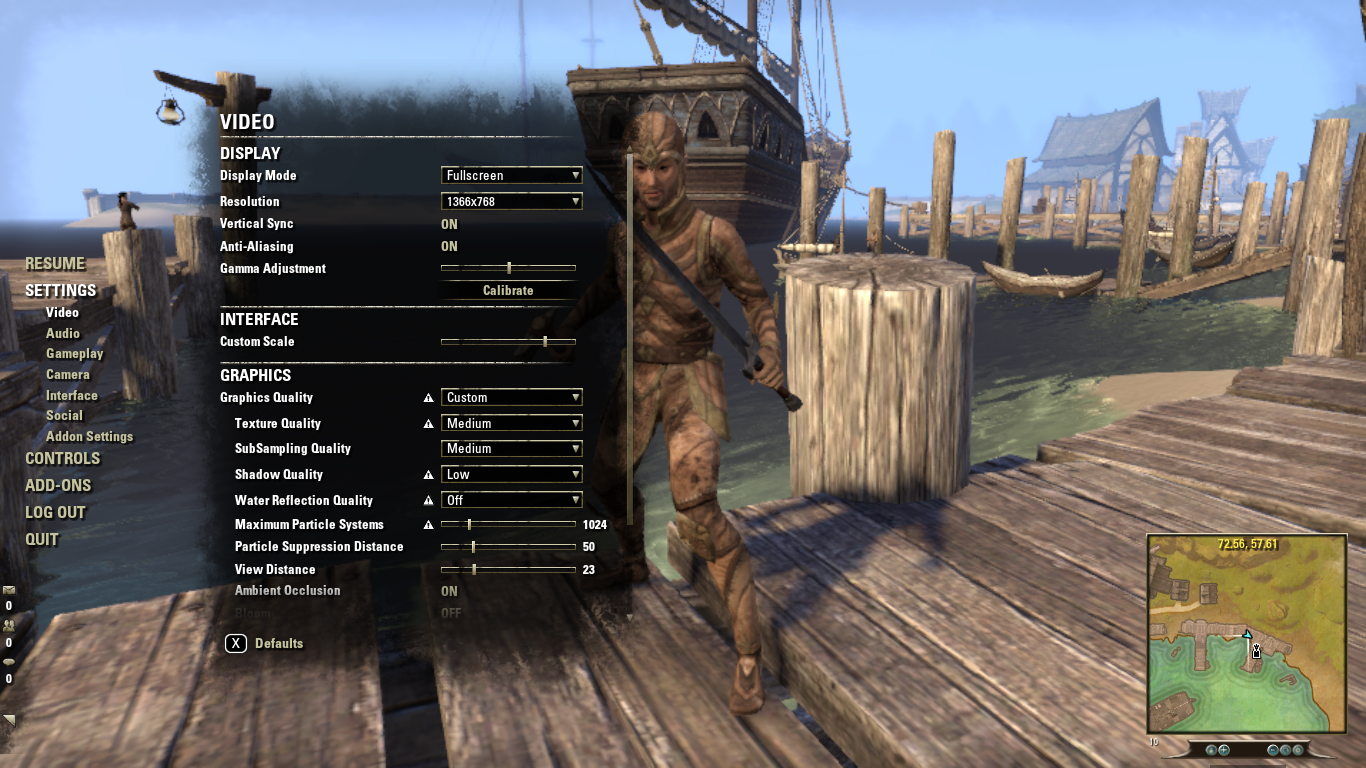Image resolution: width=1366 pixels, height=768 pixels.
Task: Click the group/friends icon on the left
Action: coord(9,625)
